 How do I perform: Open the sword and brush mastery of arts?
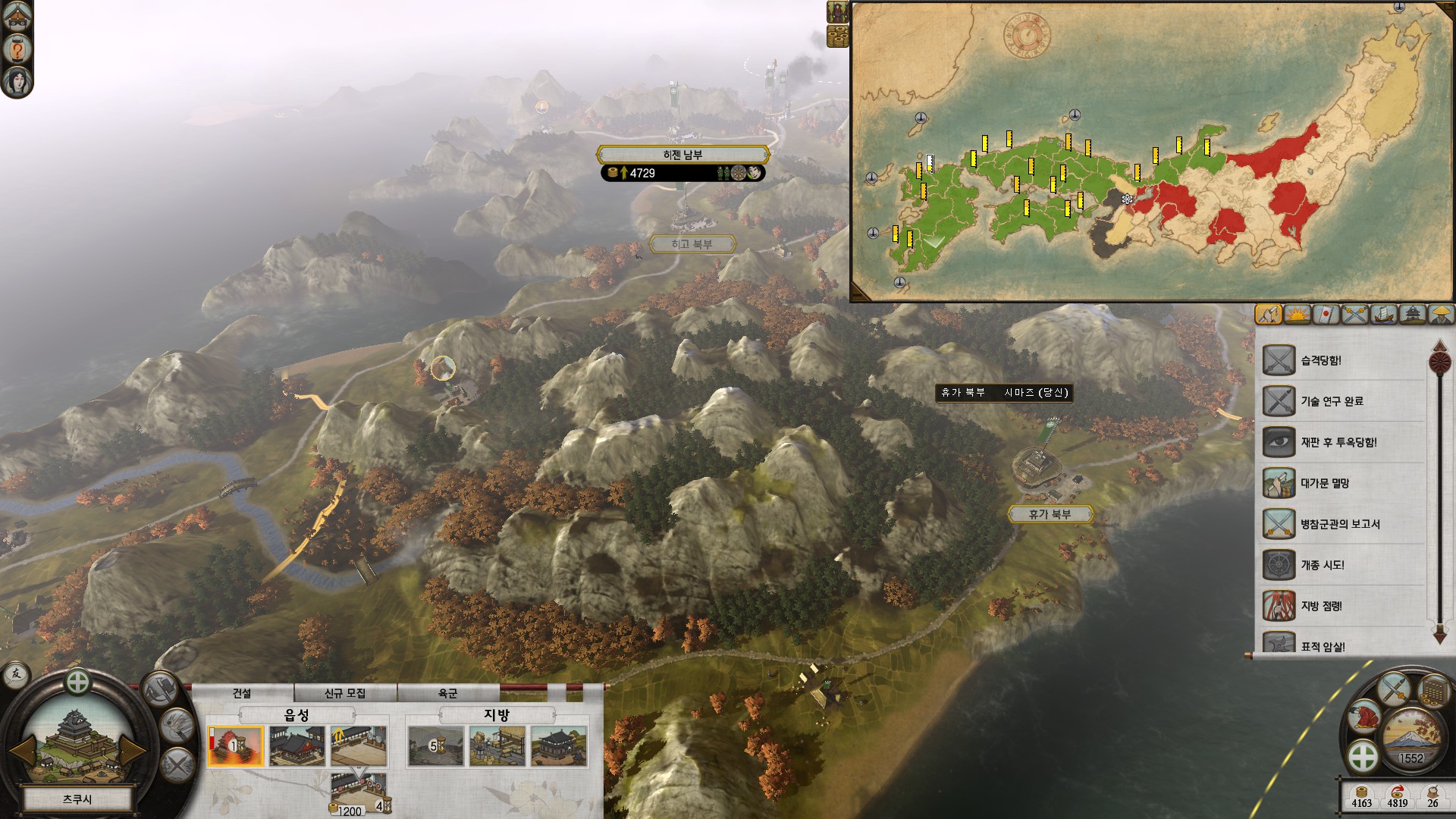tap(1394, 689)
